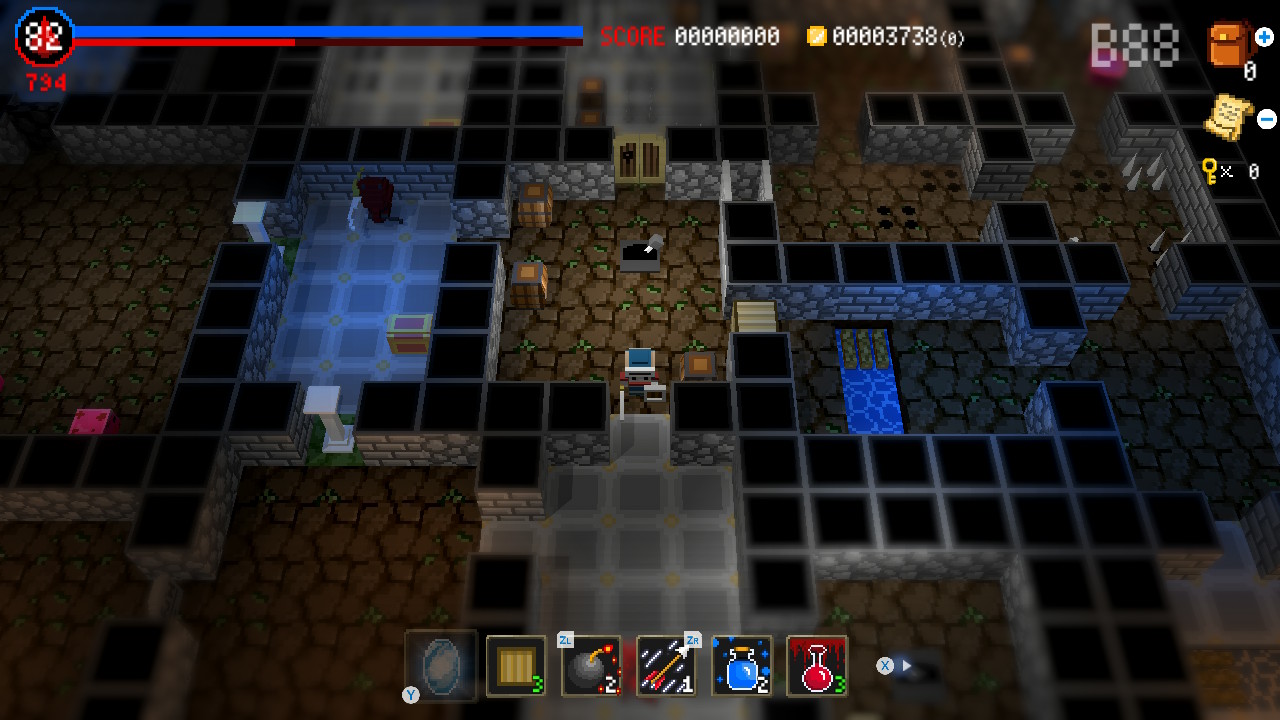Use the red potion from the hotbar
Image resolution: width=1280 pixels, height=720 pixels.
[x=816, y=664]
